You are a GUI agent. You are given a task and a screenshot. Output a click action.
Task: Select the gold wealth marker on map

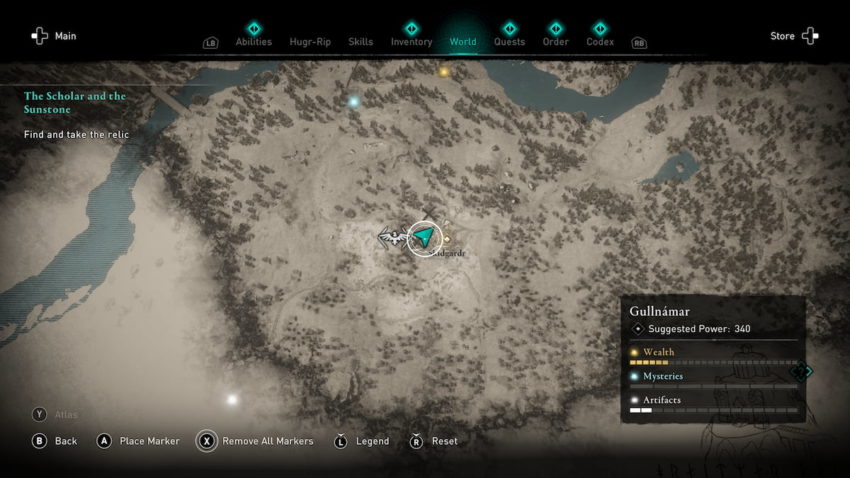pyautogui.click(x=444, y=72)
